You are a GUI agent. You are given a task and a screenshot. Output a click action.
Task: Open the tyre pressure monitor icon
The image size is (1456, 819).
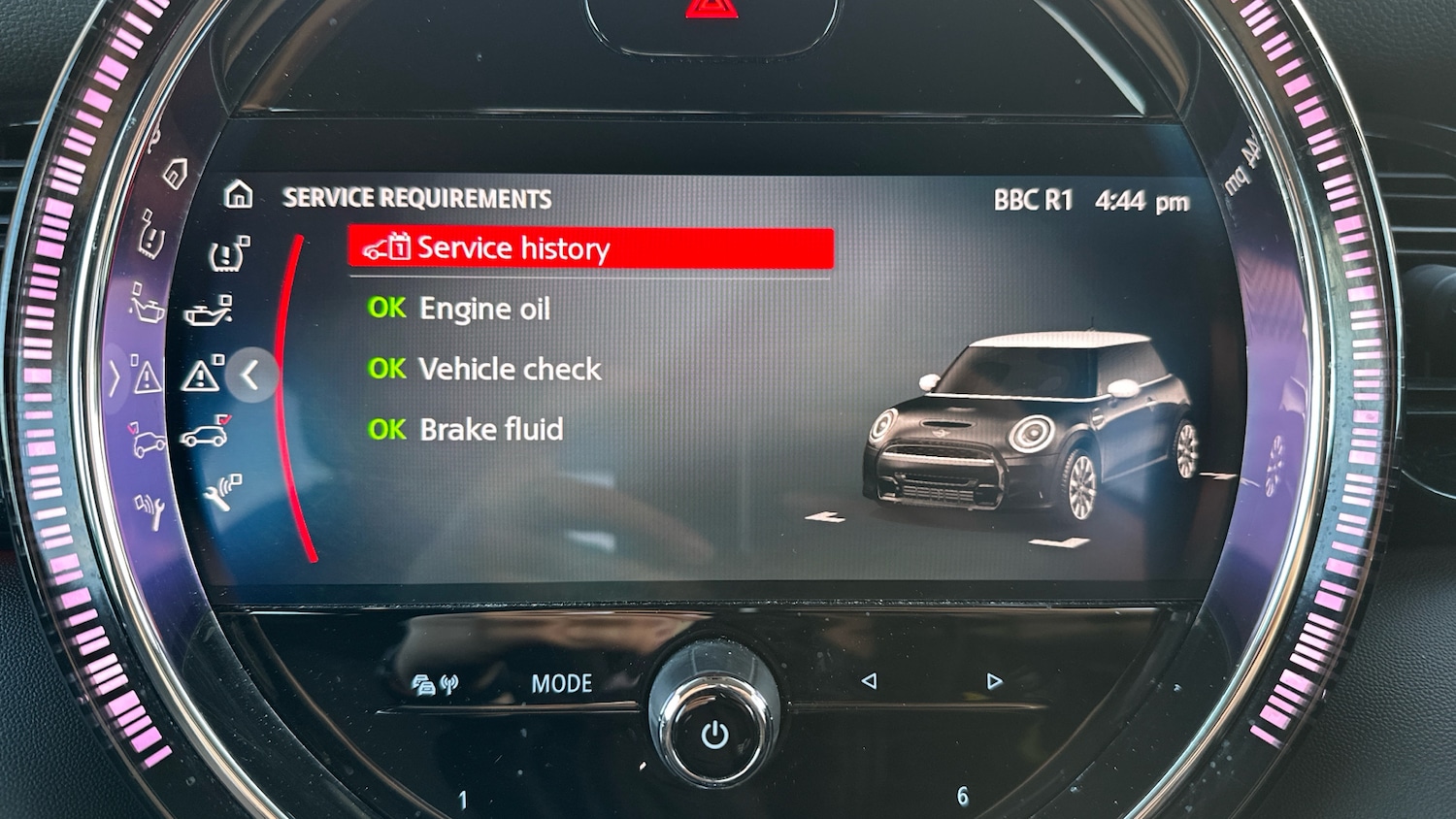click(x=229, y=254)
